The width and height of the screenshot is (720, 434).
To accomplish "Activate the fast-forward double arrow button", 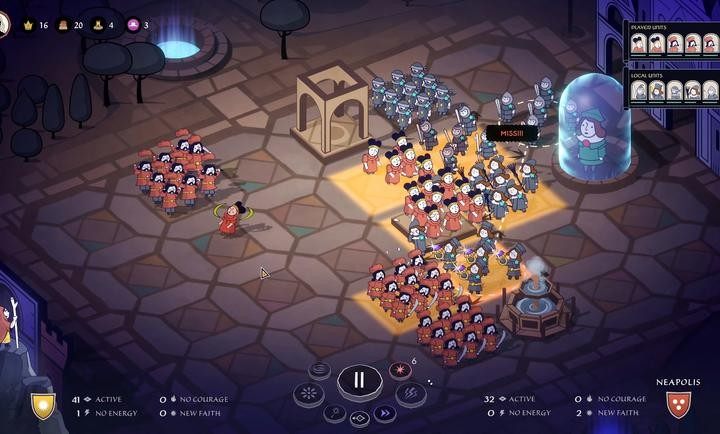I will tap(383, 413).
